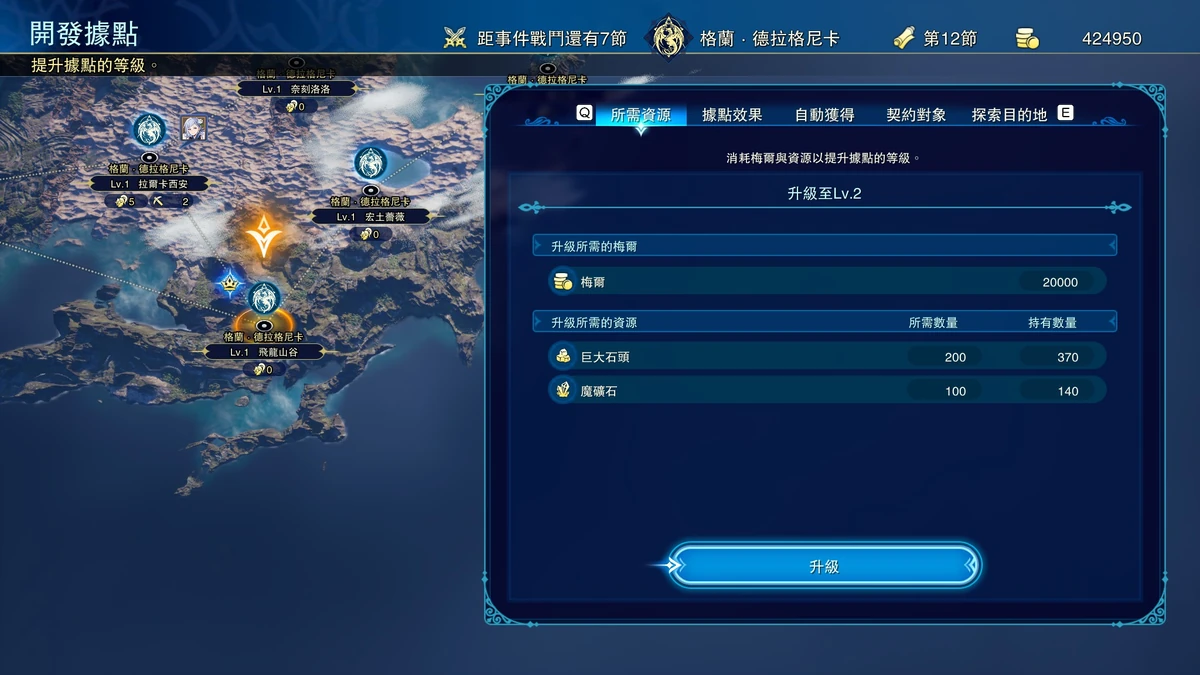Click the character portrait beside 拉爾卡西安
This screenshot has width=1200, height=675.
point(193,128)
